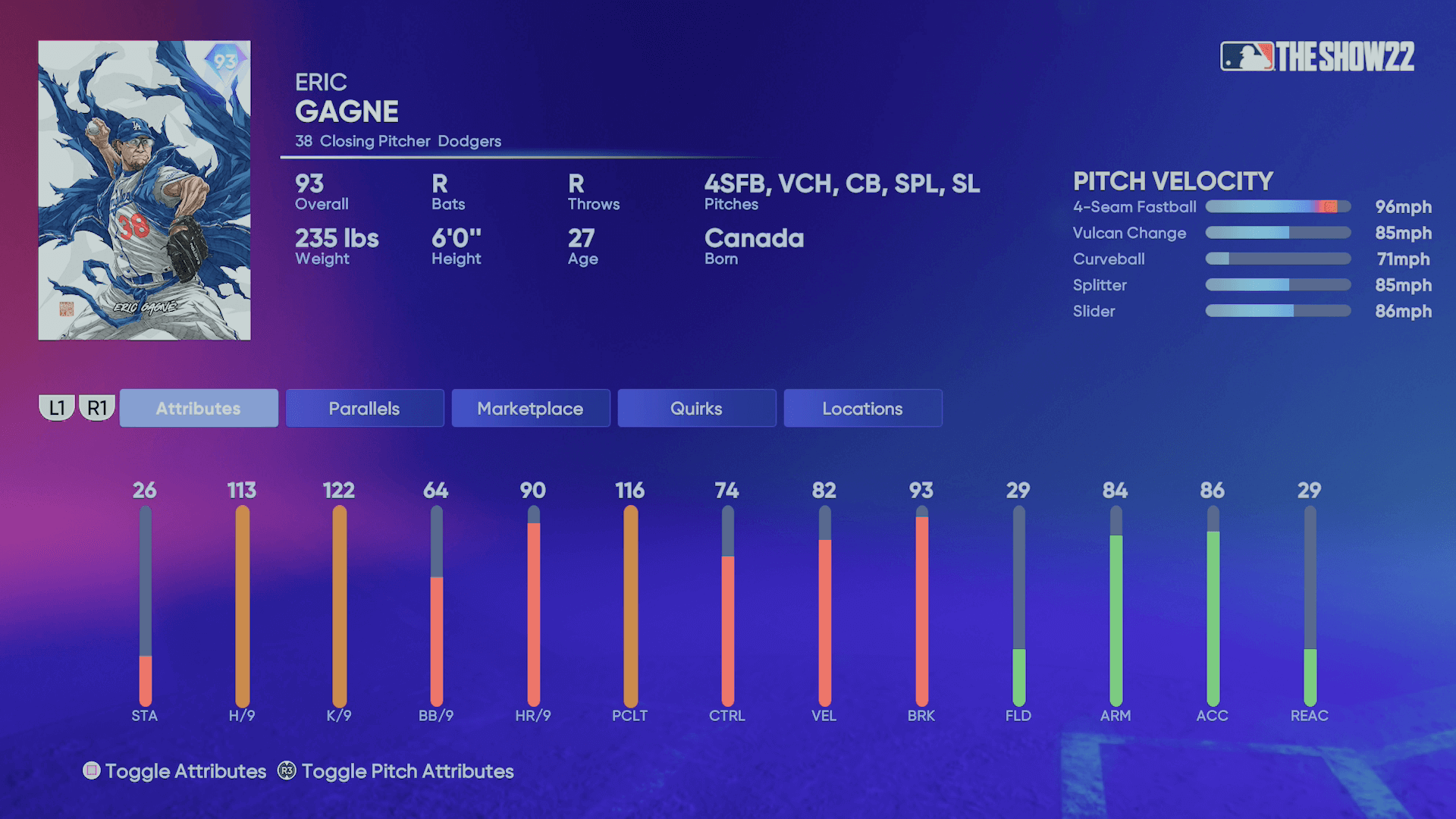
Task: Toggle pitch attributes view
Action: 406,771
